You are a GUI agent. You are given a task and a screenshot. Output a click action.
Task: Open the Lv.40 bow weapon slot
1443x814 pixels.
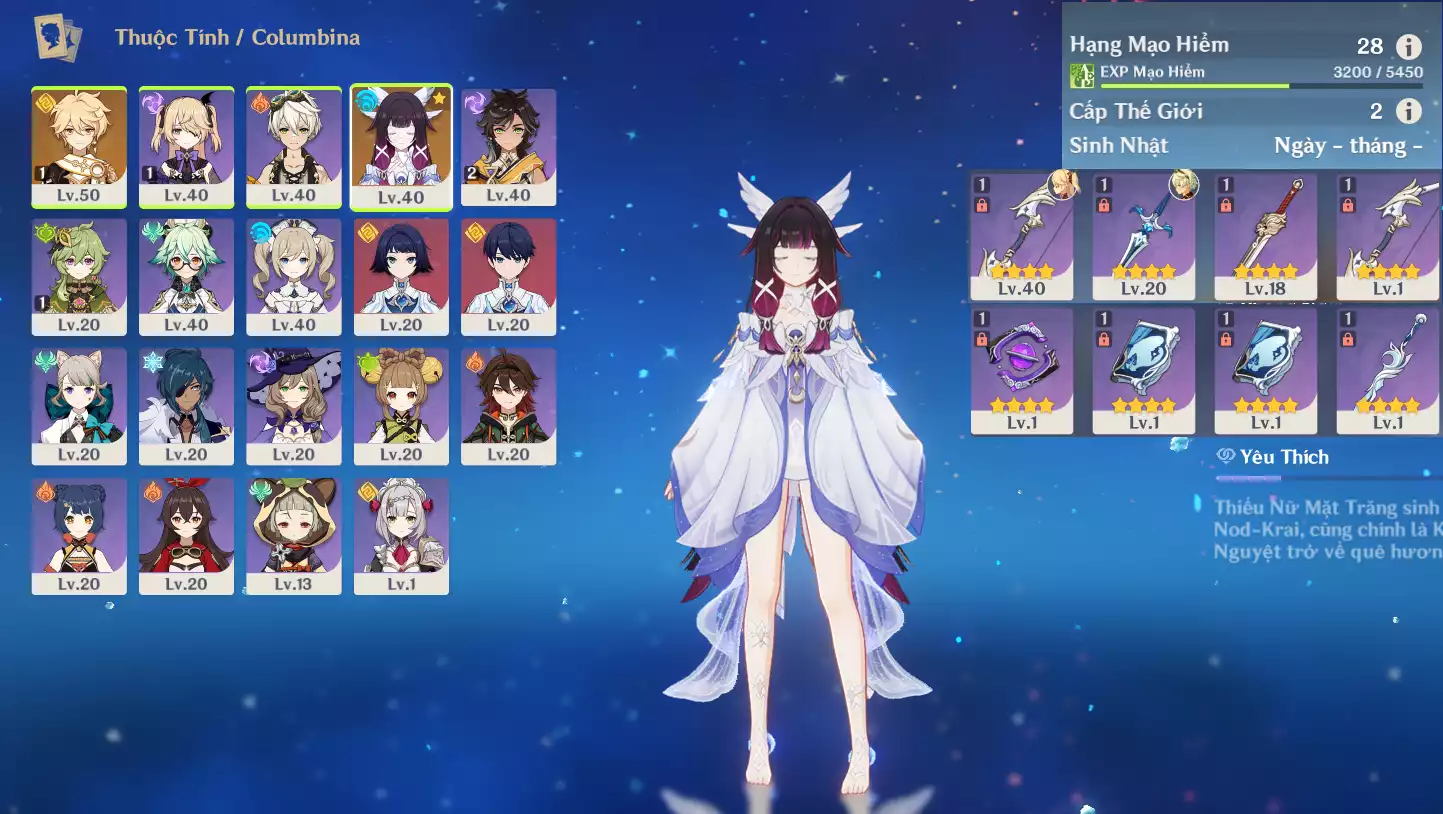click(x=1021, y=236)
